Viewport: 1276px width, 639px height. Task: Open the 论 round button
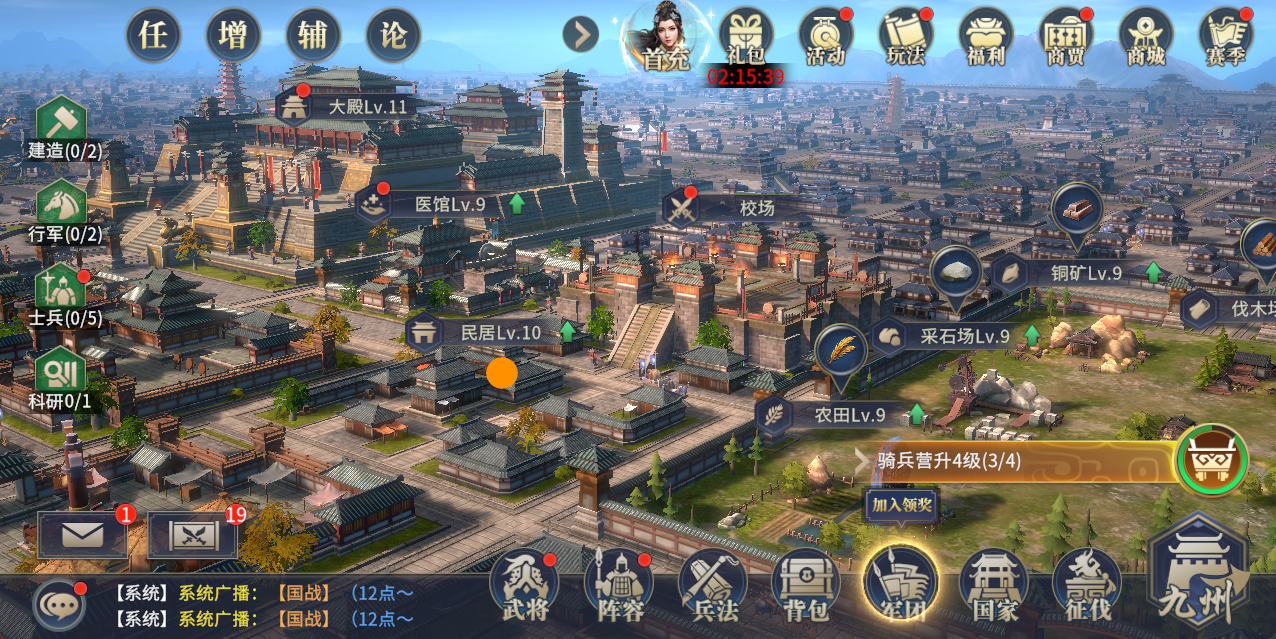(393, 36)
